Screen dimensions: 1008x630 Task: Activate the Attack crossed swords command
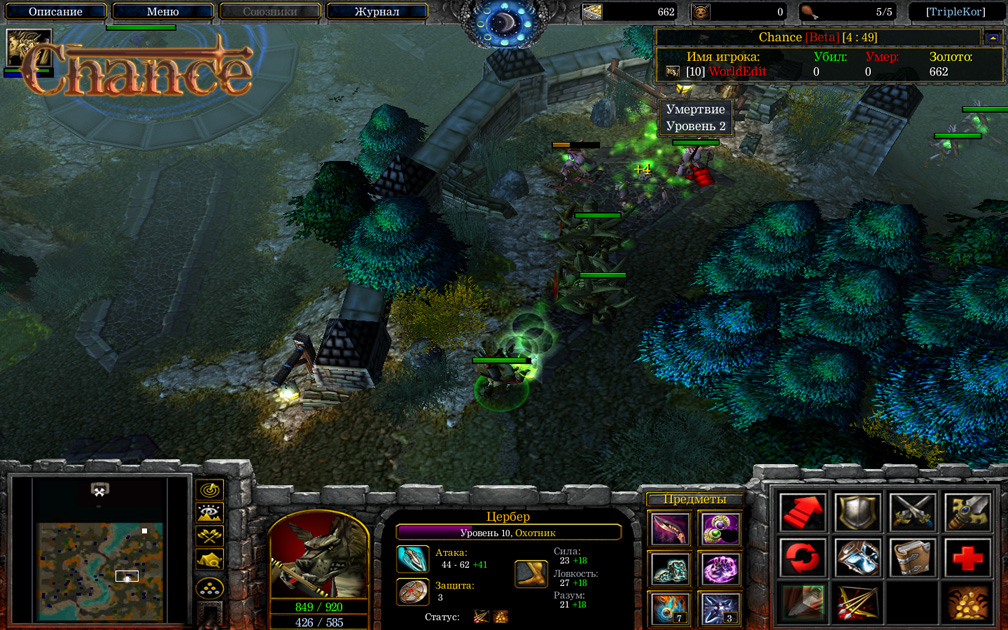click(x=912, y=512)
